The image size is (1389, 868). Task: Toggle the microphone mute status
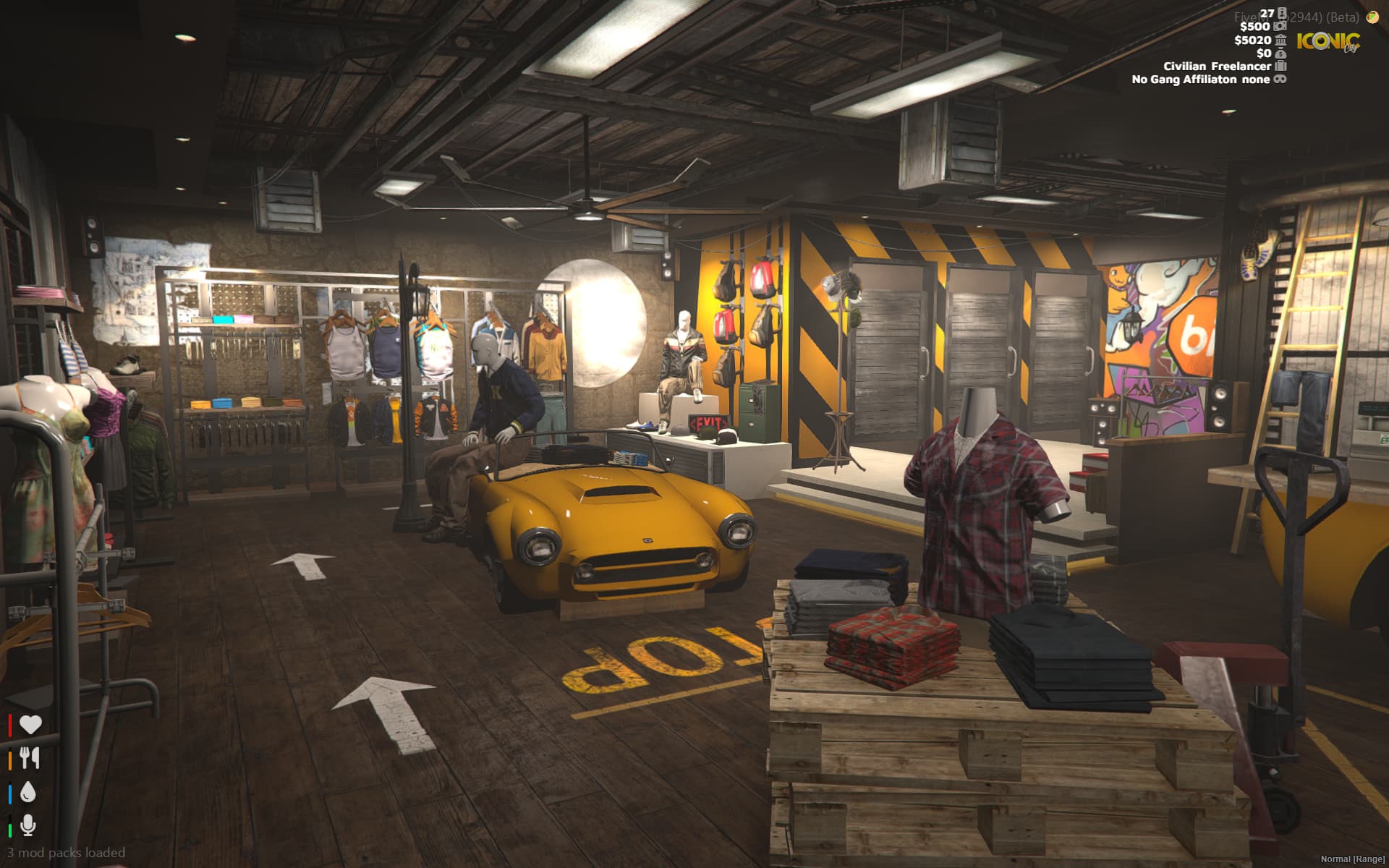click(x=29, y=825)
